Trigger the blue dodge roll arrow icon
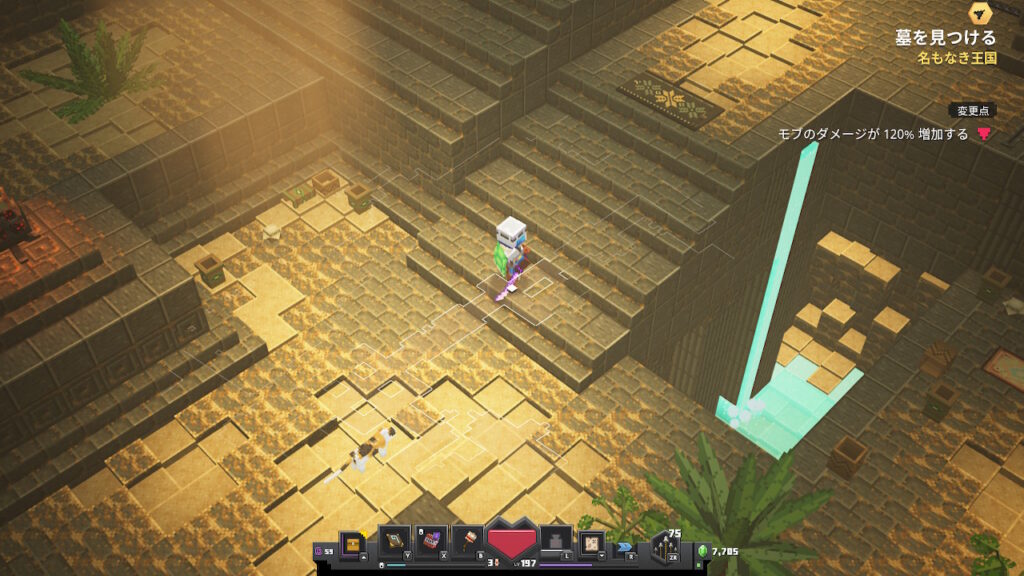Viewport: 1024px width, 576px height. click(x=626, y=547)
